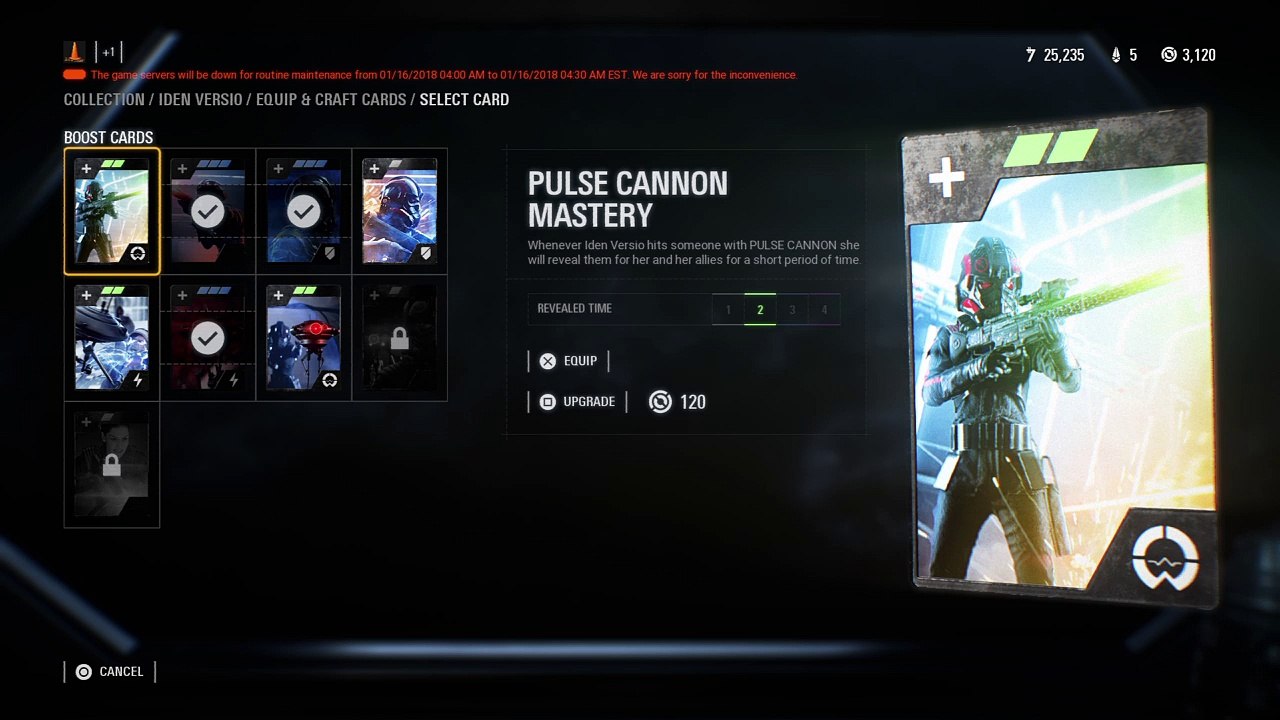Upgrade the card for 120 crafting parts

[577, 402]
